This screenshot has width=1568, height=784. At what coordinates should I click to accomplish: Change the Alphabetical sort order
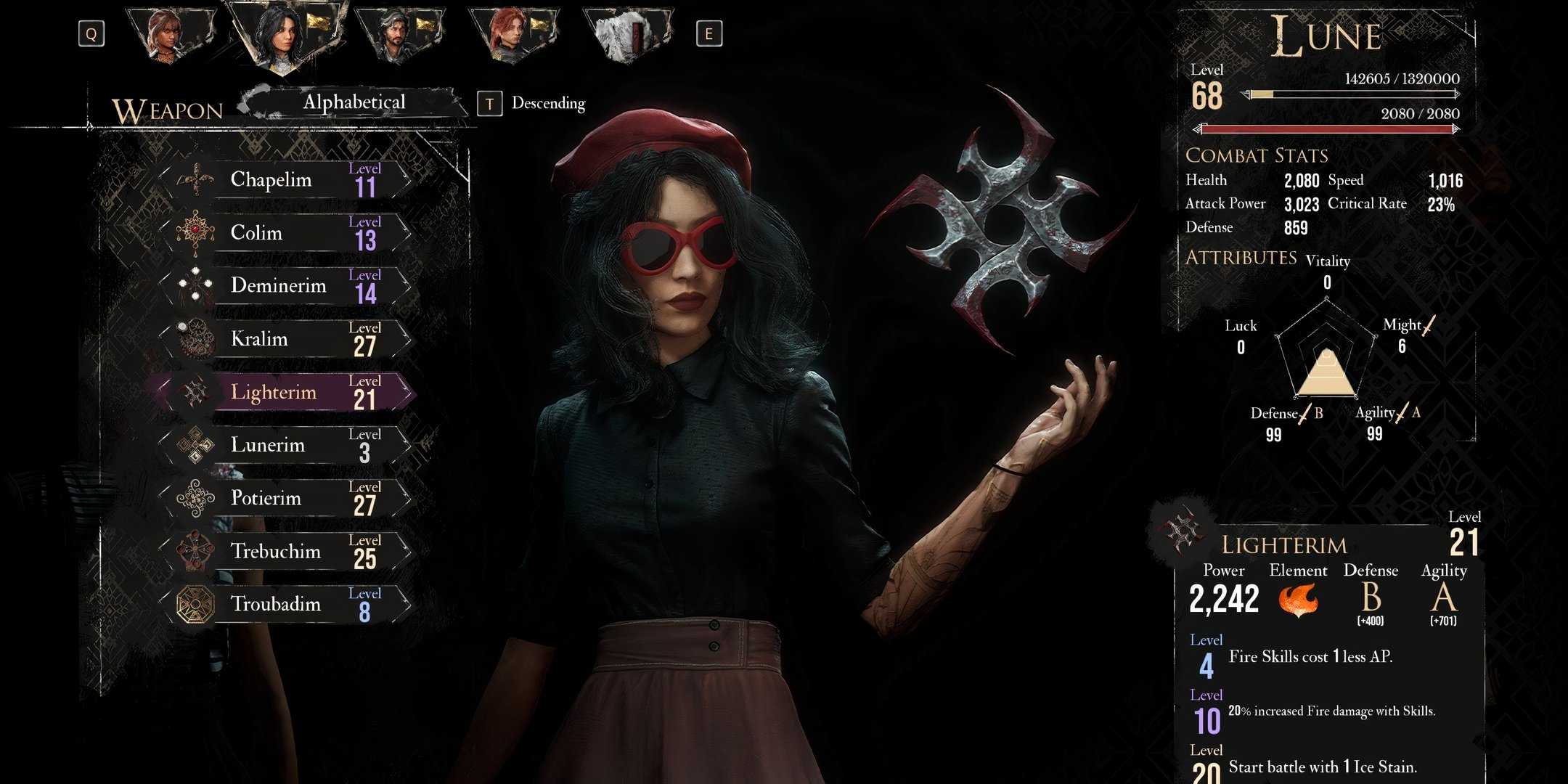[x=354, y=102]
